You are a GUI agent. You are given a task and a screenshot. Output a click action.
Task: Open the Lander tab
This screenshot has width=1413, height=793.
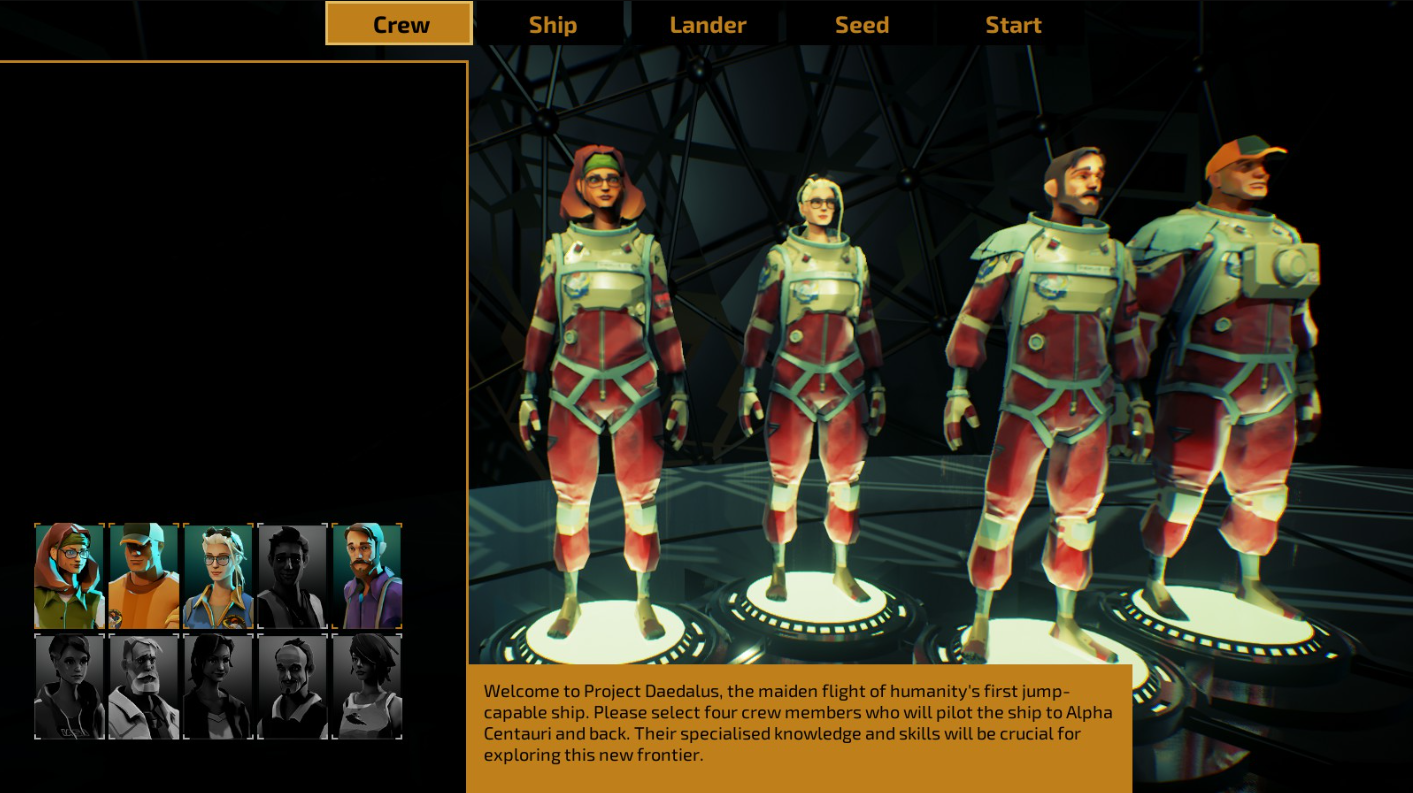pyautogui.click(x=708, y=25)
